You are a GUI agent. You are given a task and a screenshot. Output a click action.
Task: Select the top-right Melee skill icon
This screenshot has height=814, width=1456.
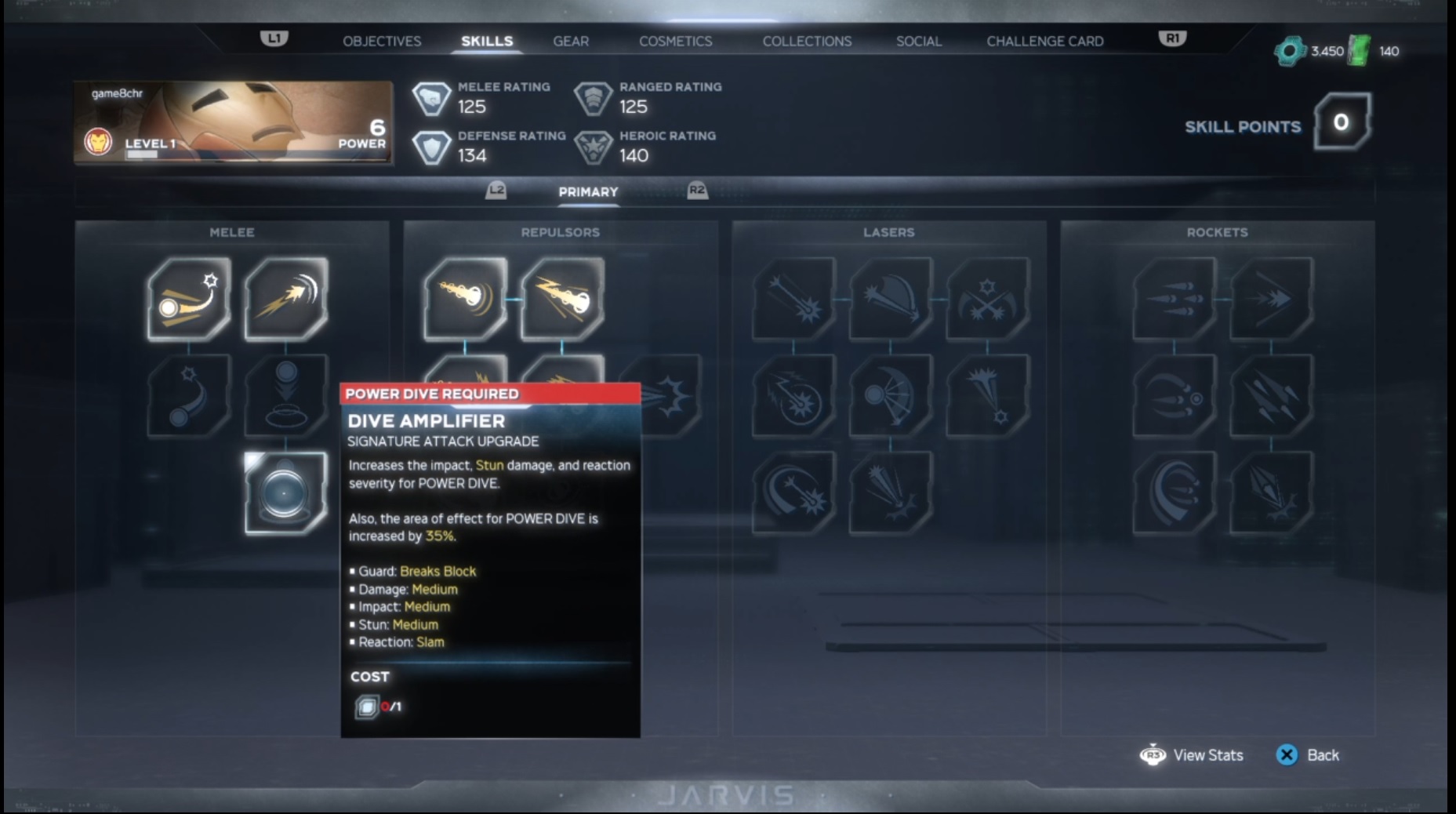click(x=285, y=300)
